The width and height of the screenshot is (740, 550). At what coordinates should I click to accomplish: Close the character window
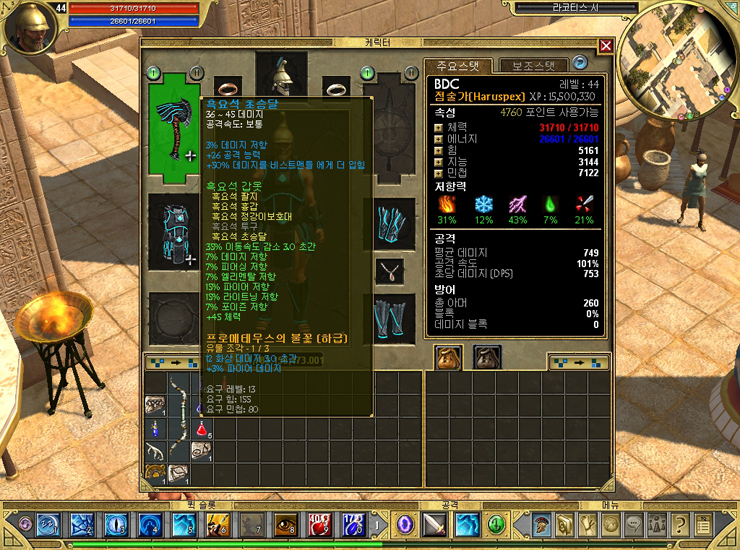606,45
